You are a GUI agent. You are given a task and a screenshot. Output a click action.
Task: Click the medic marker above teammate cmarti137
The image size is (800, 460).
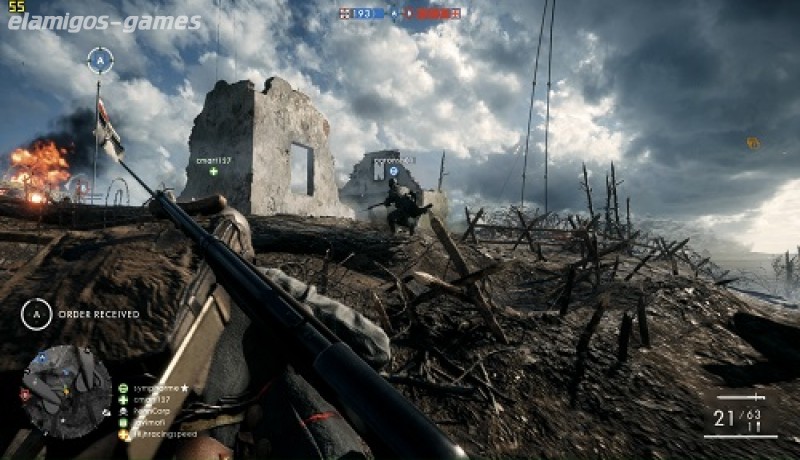pos(213,171)
